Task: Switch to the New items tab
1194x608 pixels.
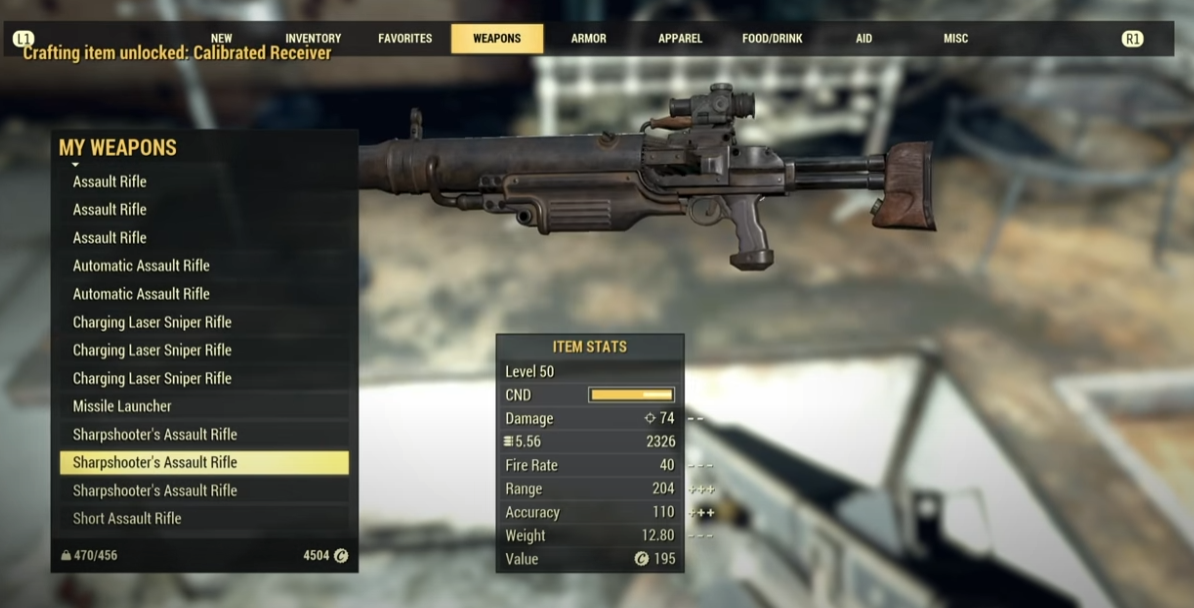Action: (221, 38)
